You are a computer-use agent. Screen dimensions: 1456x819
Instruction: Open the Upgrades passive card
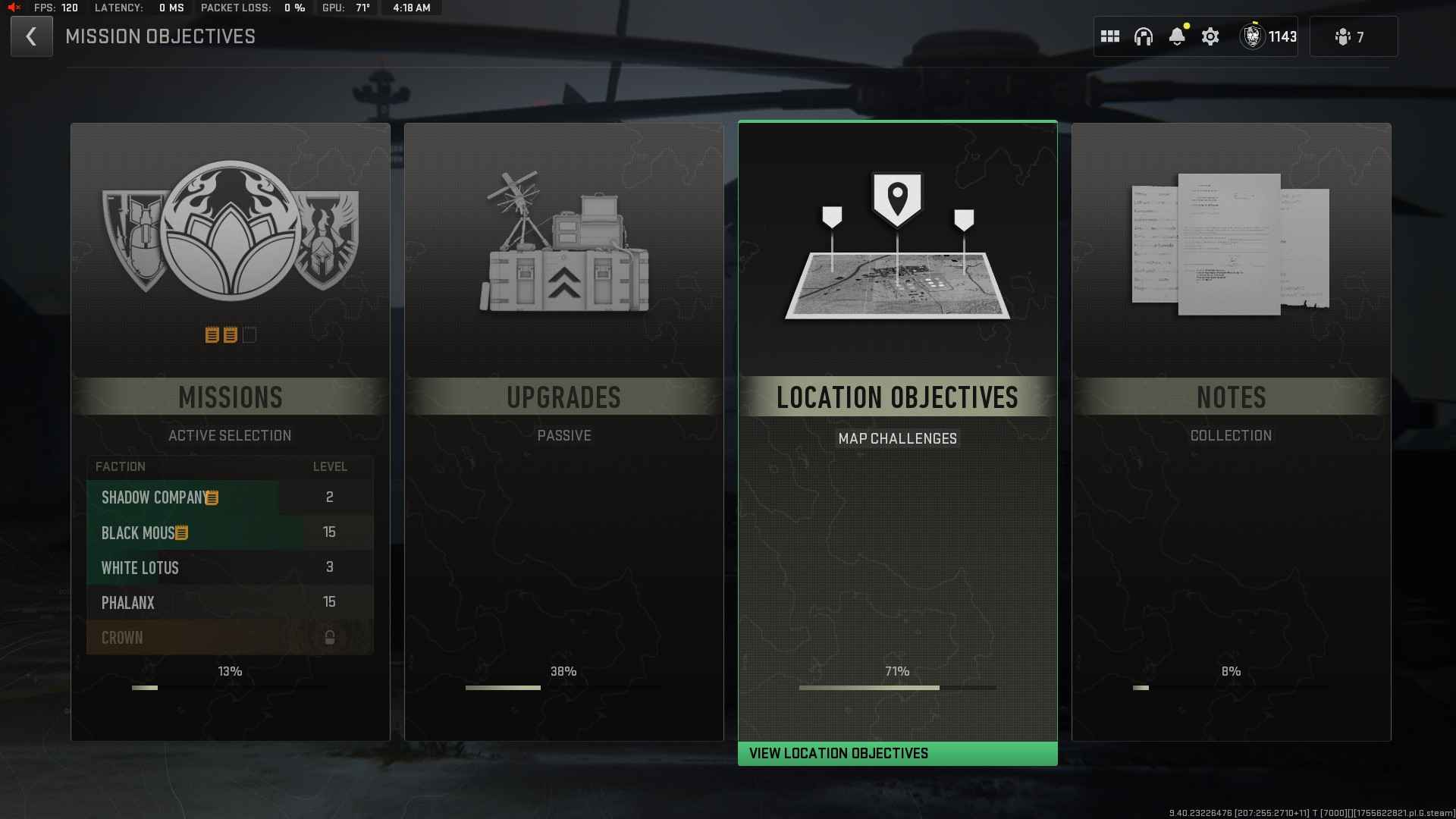pyautogui.click(x=564, y=397)
